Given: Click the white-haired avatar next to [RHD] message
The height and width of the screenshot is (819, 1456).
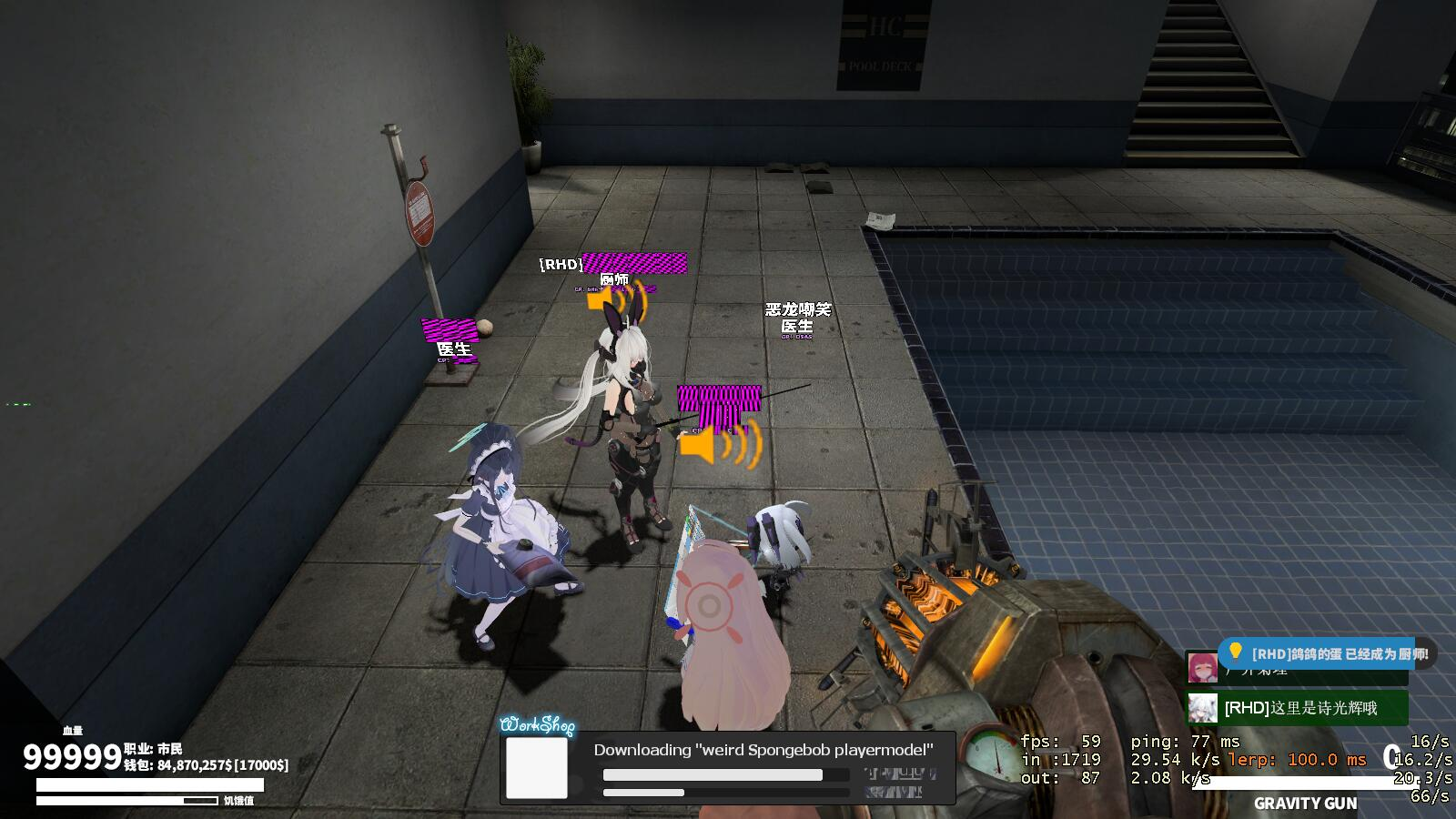Looking at the screenshot, I should (1202, 708).
